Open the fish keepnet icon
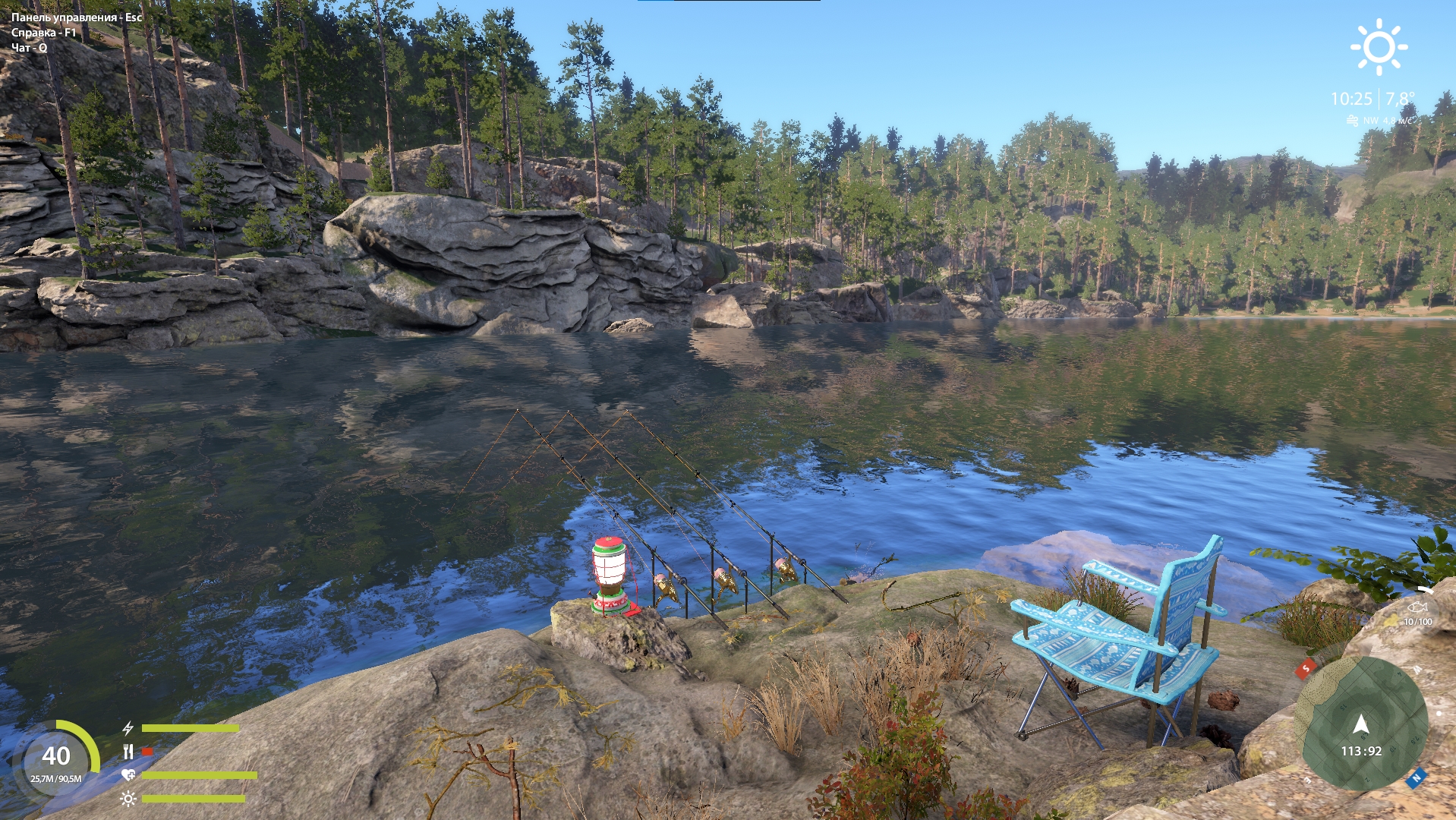The width and height of the screenshot is (1456, 820). [x=1417, y=608]
